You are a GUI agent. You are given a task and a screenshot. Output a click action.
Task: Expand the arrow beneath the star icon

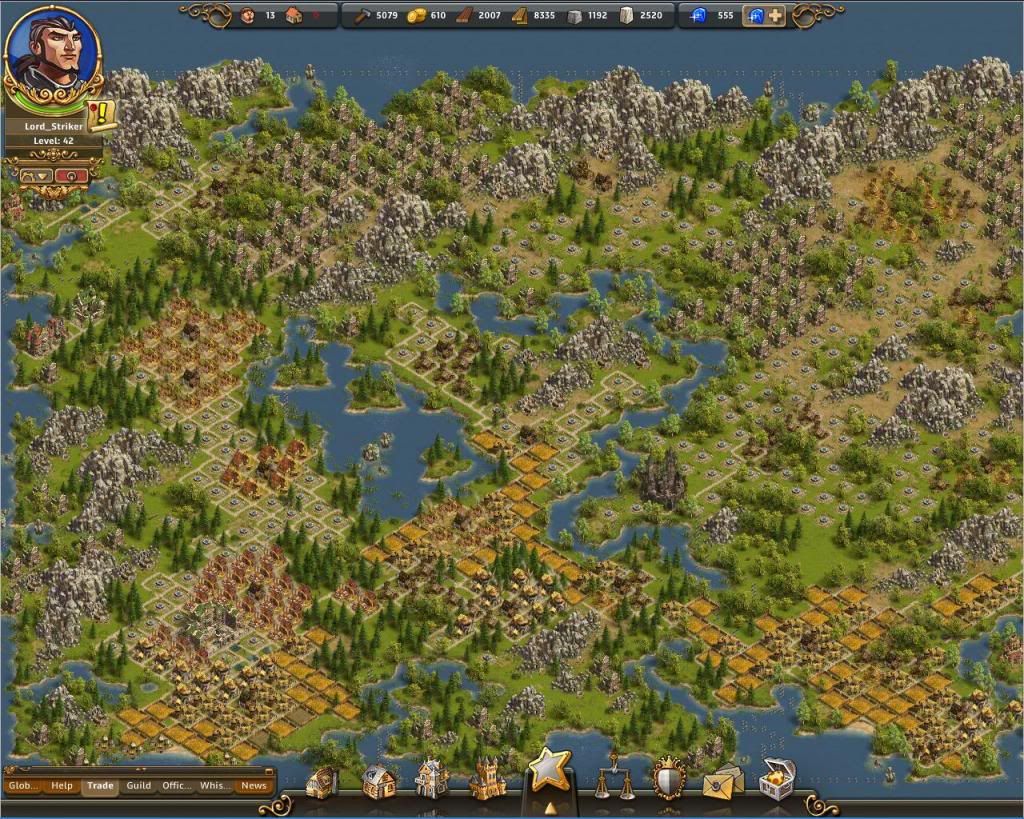click(550, 805)
